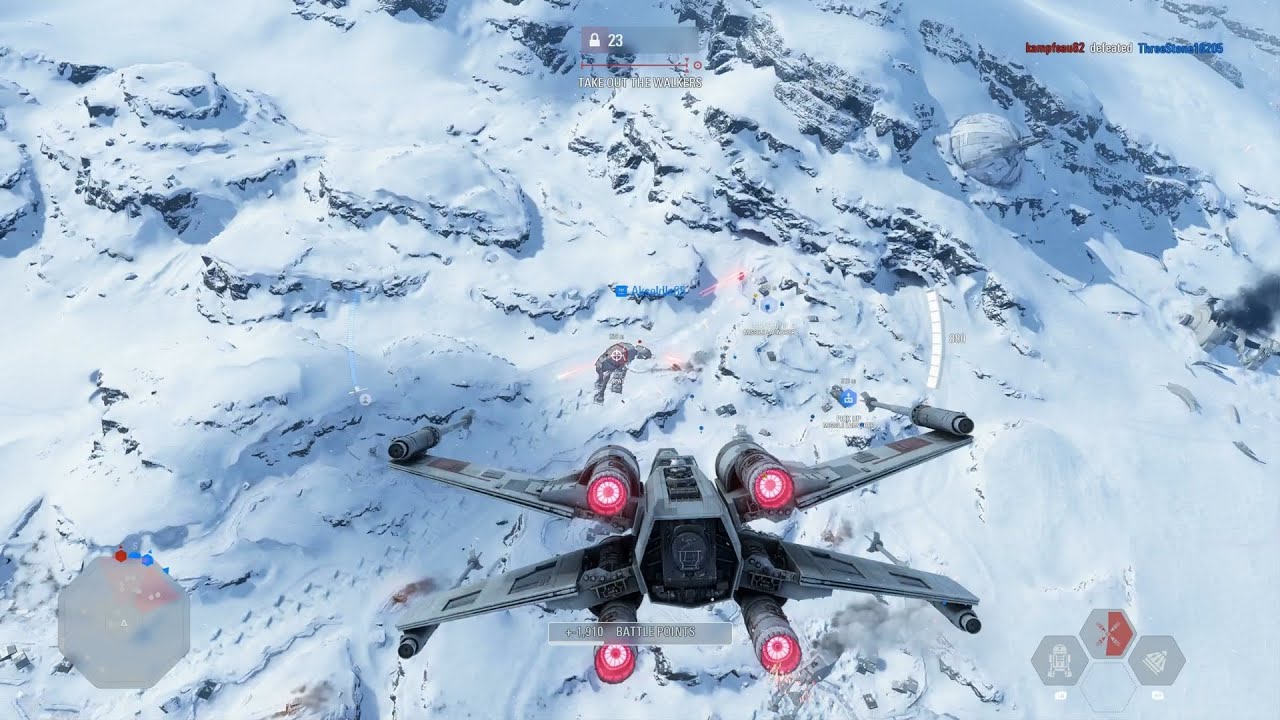Select the Take Out The Walkers objective
The width and height of the screenshot is (1280, 720).
pyautogui.click(x=640, y=83)
